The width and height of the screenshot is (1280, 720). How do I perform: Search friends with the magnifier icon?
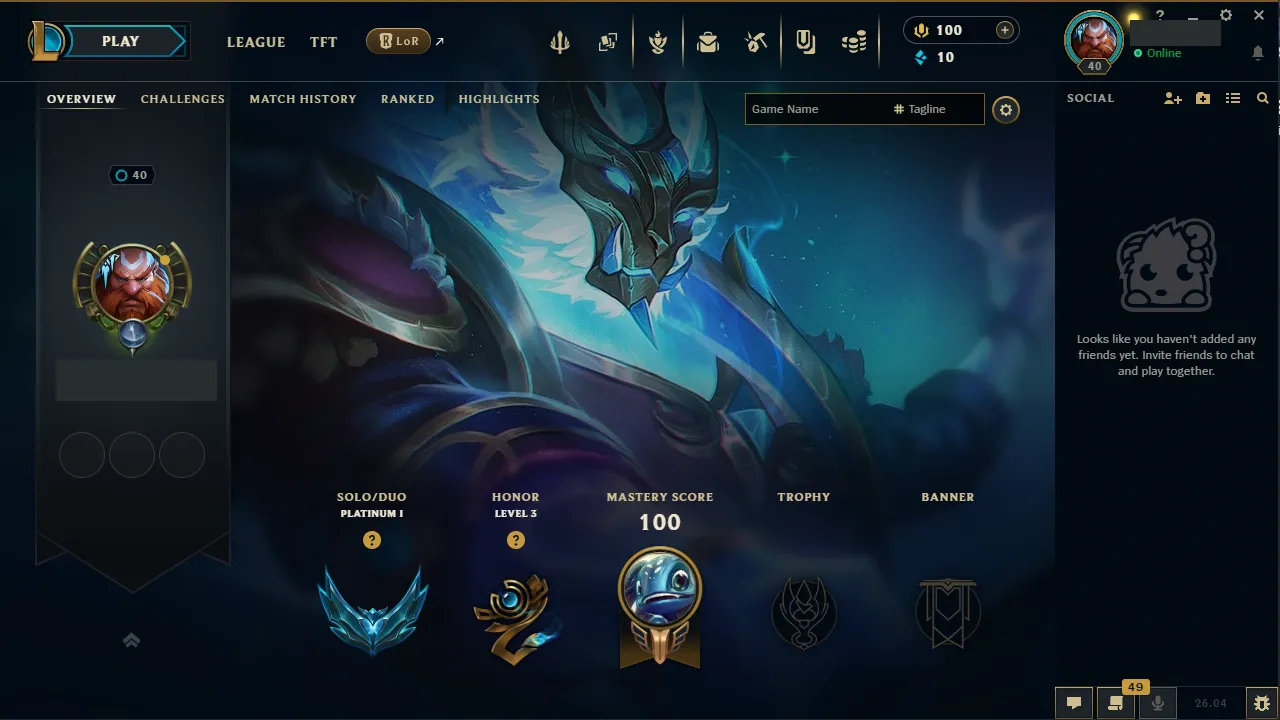[1262, 98]
